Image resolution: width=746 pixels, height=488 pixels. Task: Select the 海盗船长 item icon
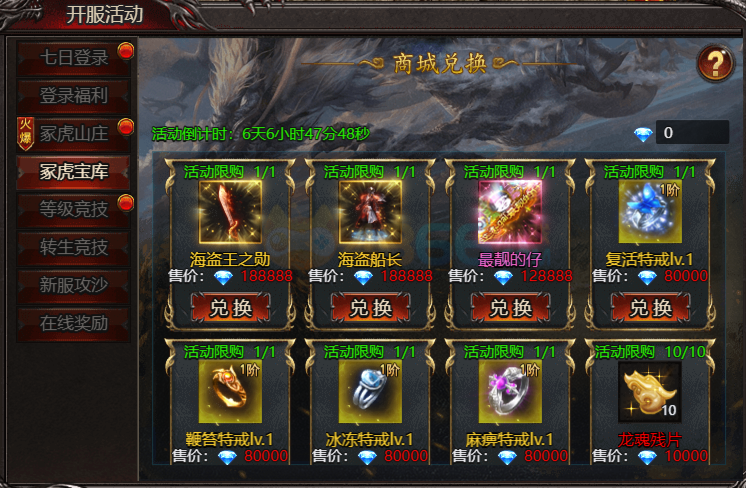(x=370, y=212)
